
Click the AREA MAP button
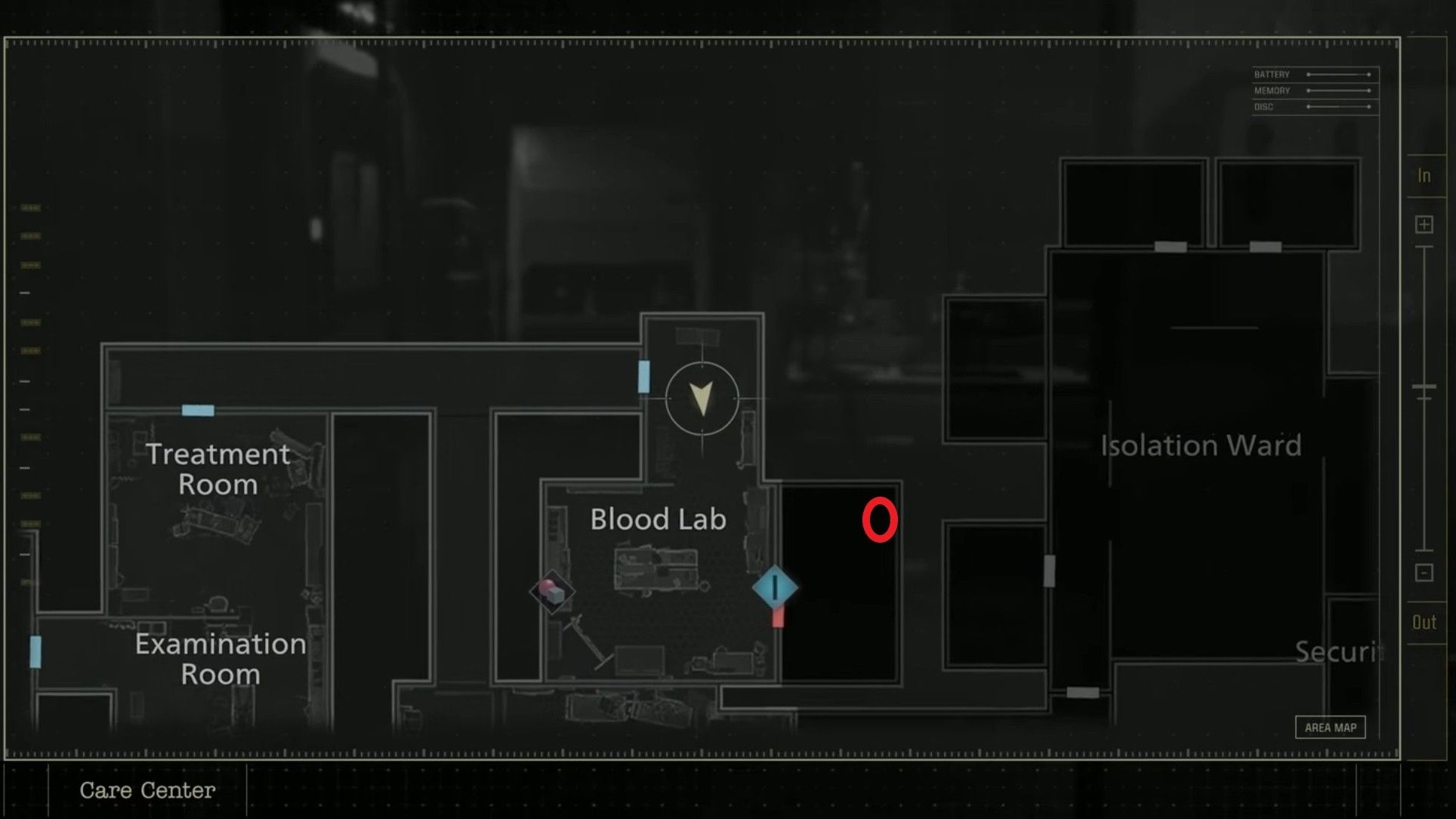(1330, 727)
